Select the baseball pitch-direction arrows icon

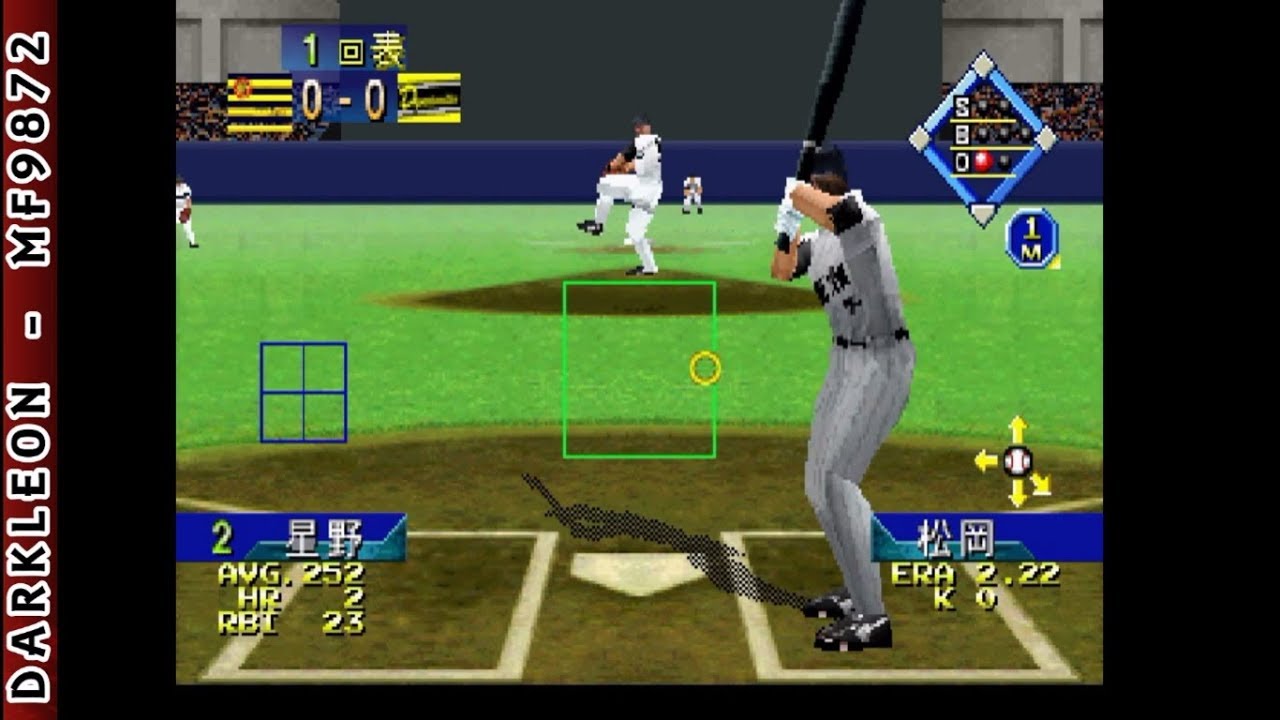coord(1017,461)
